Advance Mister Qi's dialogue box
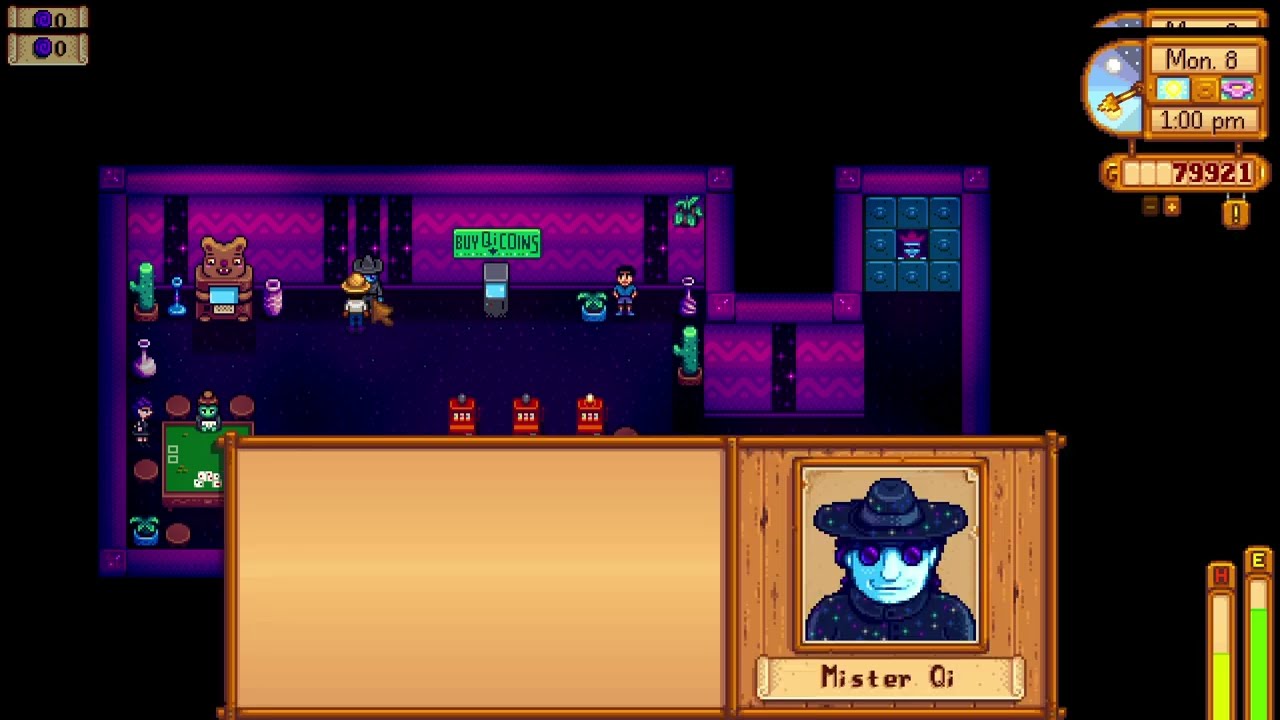The image size is (1280, 720). [x=480, y=575]
